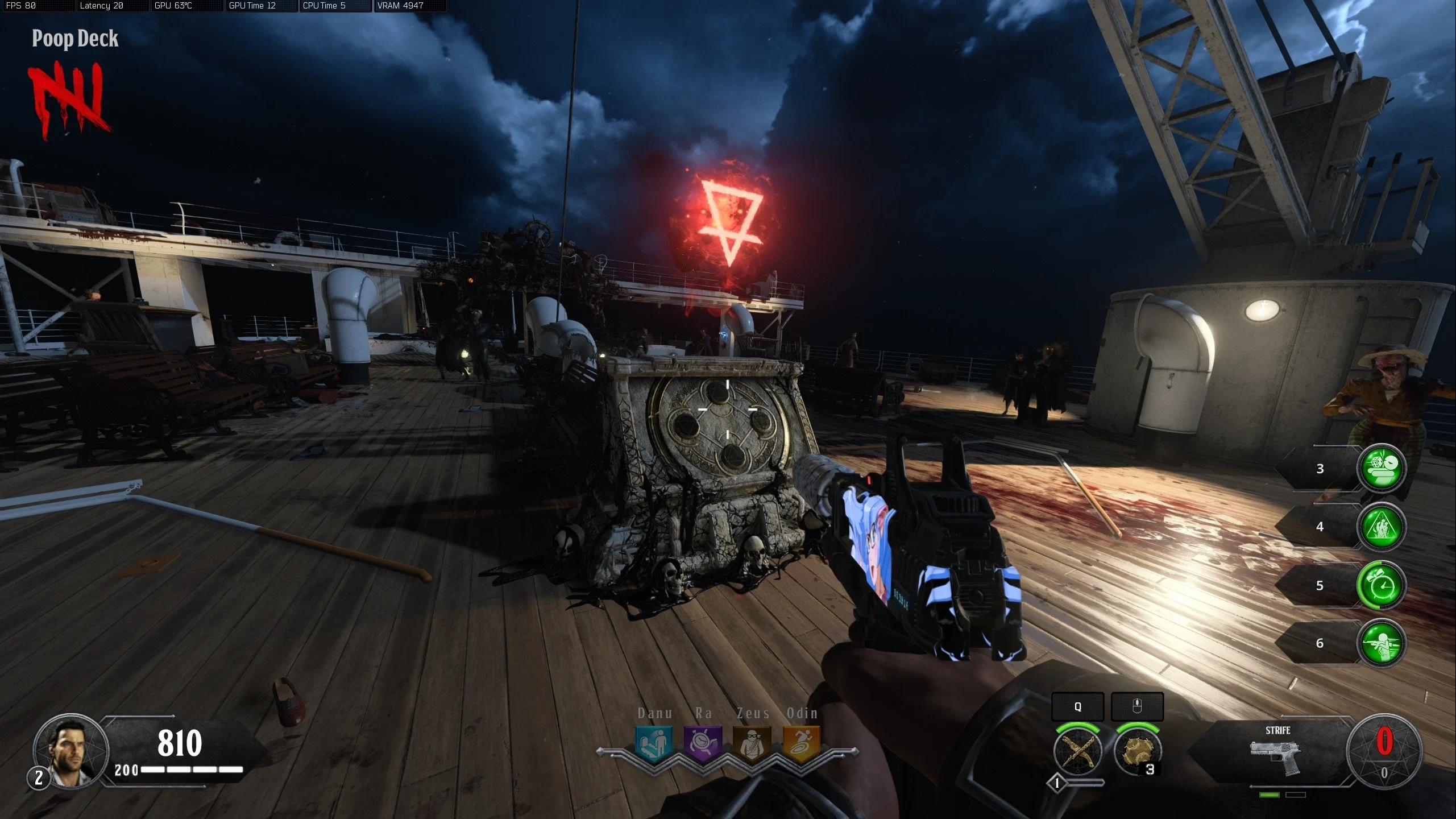
Task: Use the elixir in slot 4
Action: (x=1381, y=527)
